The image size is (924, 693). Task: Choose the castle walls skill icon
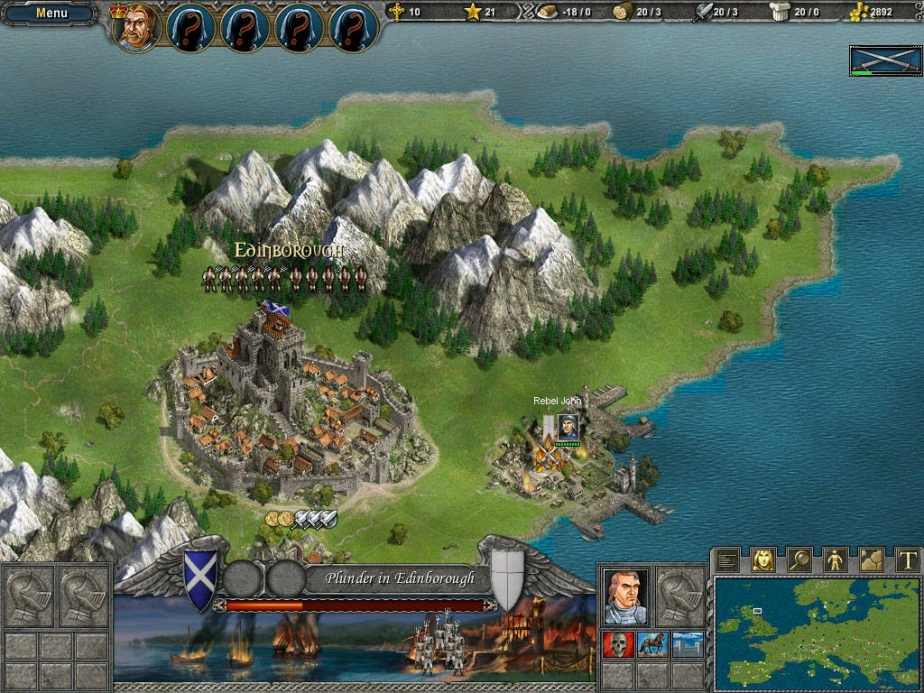click(x=687, y=644)
